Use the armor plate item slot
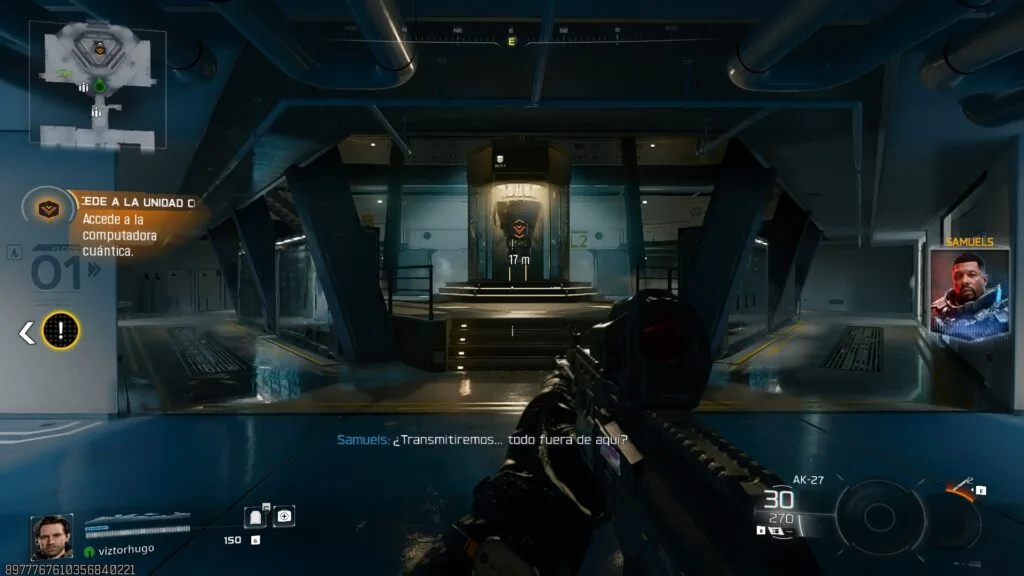1024x576 pixels. [x=256, y=516]
